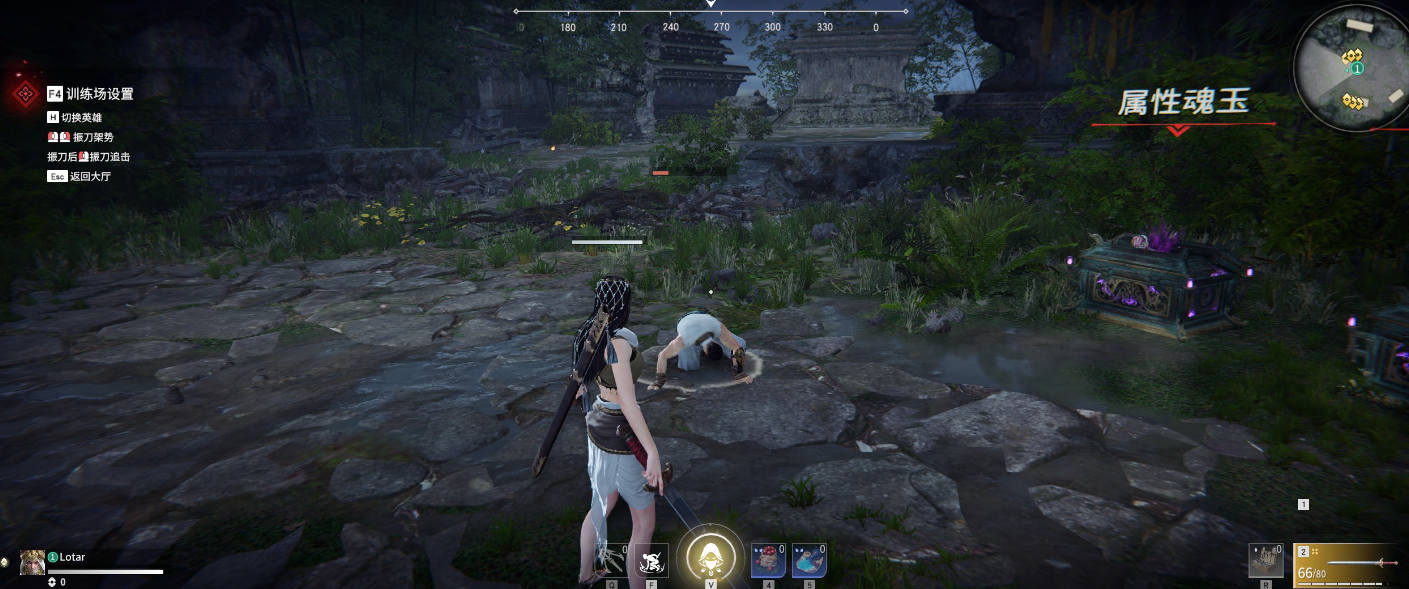Activate the crouching warrior skill icon
This screenshot has height=589, width=1409.
(x=652, y=561)
